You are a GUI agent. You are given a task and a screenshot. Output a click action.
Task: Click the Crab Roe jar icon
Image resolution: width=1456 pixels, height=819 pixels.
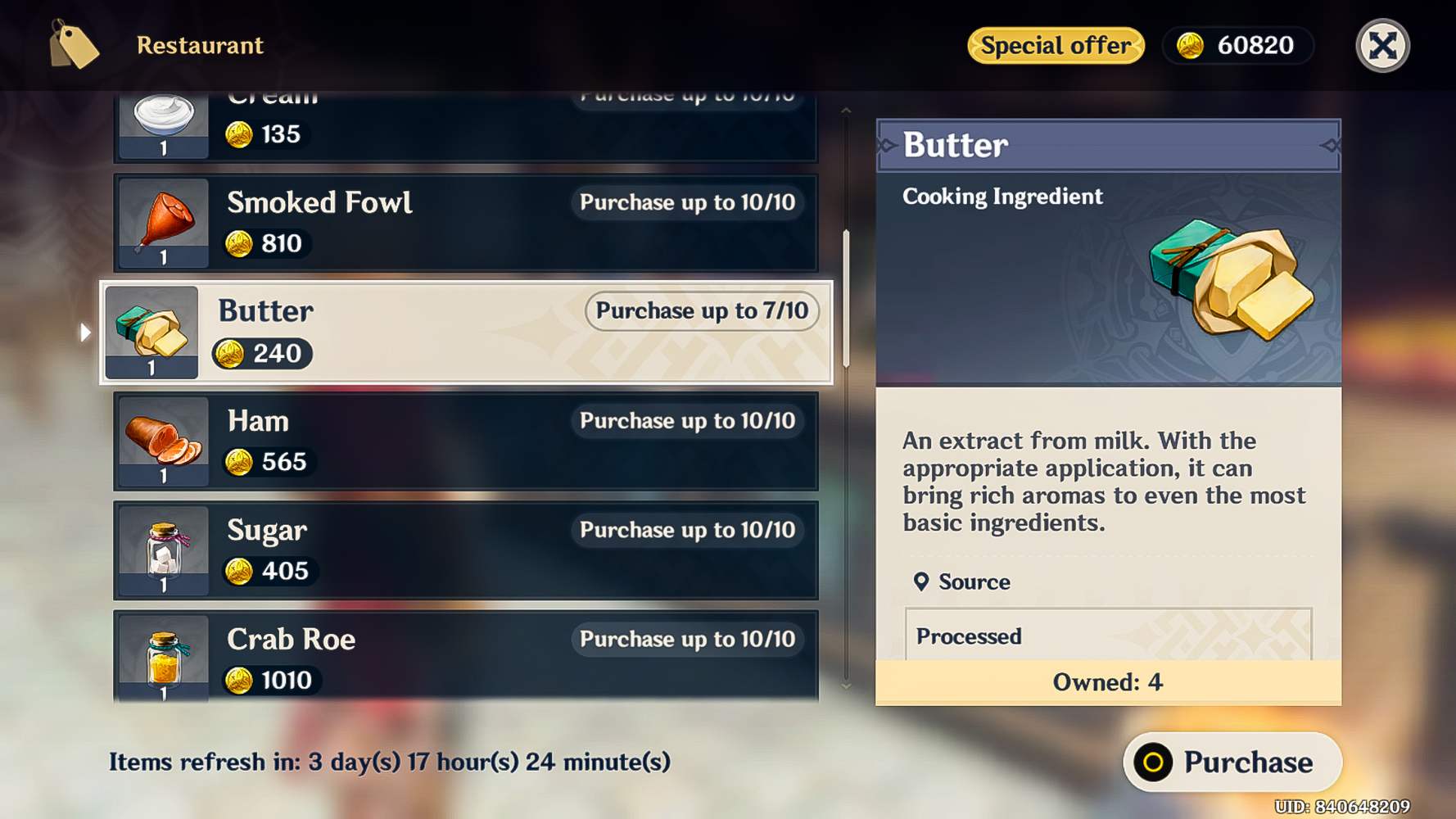click(x=162, y=659)
